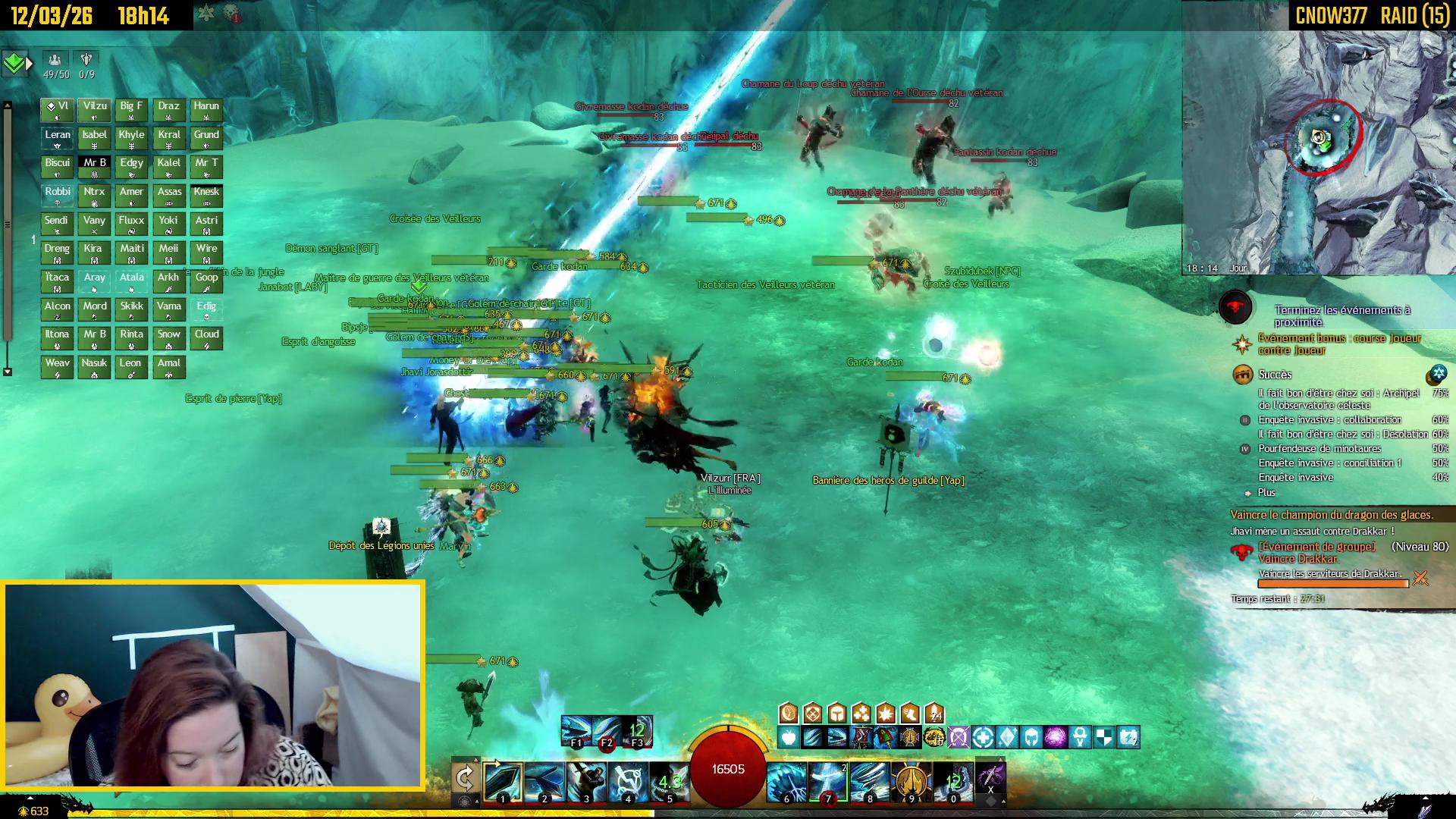Trigger the F1 profession skill

coord(576,731)
